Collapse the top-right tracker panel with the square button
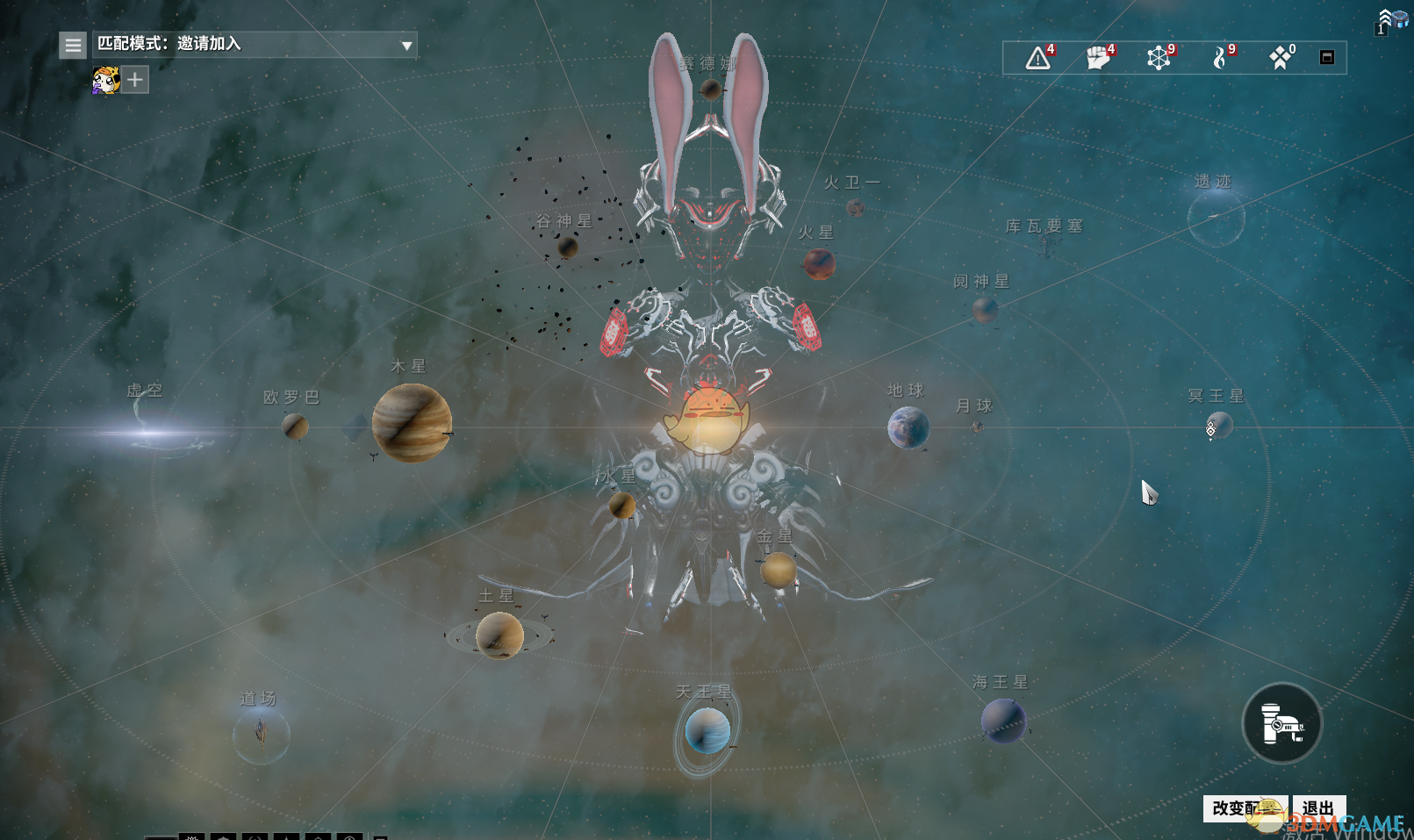The height and width of the screenshot is (840, 1414). coord(1326,58)
